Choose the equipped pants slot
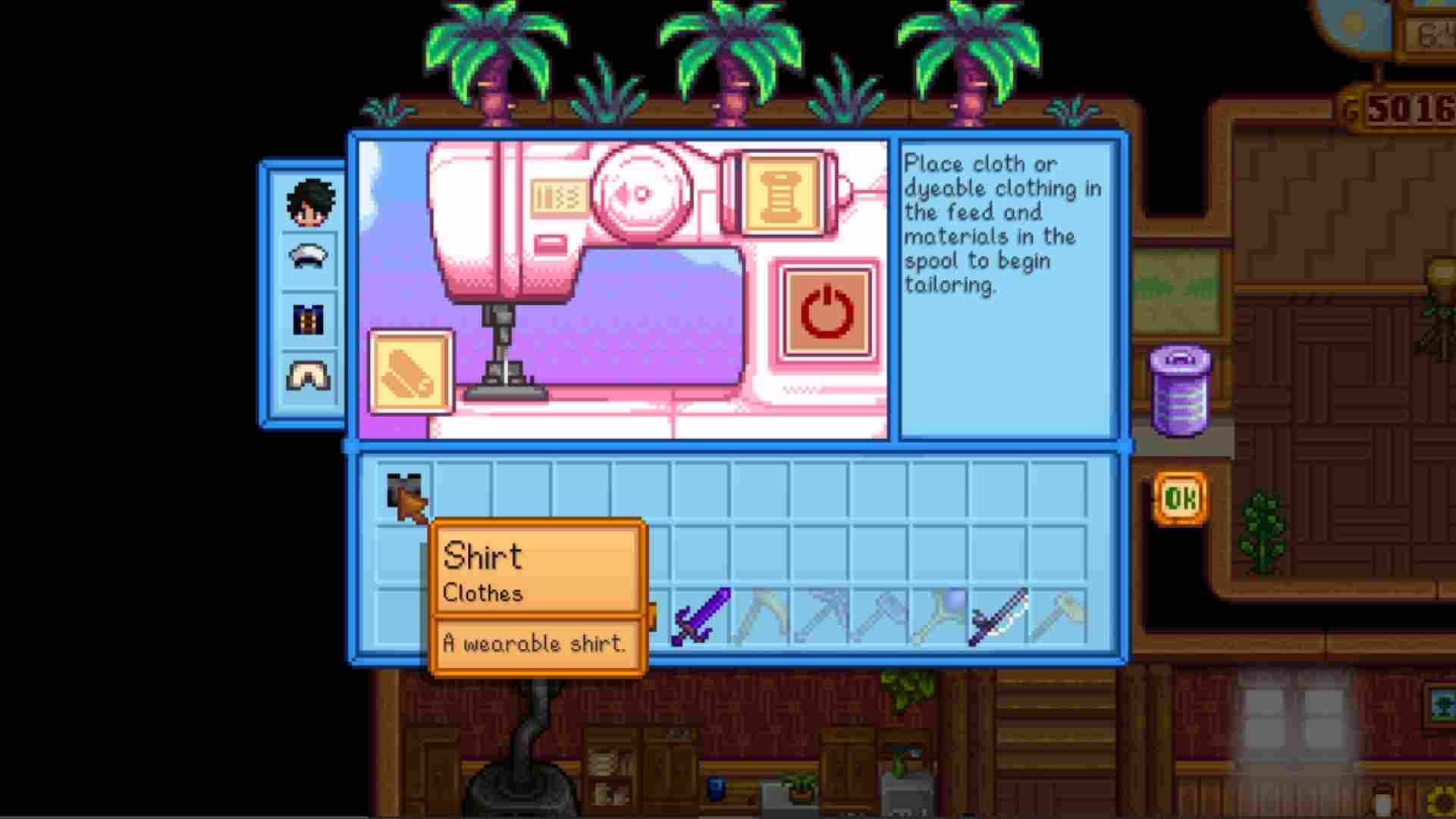The image size is (1456, 819). pos(308,376)
